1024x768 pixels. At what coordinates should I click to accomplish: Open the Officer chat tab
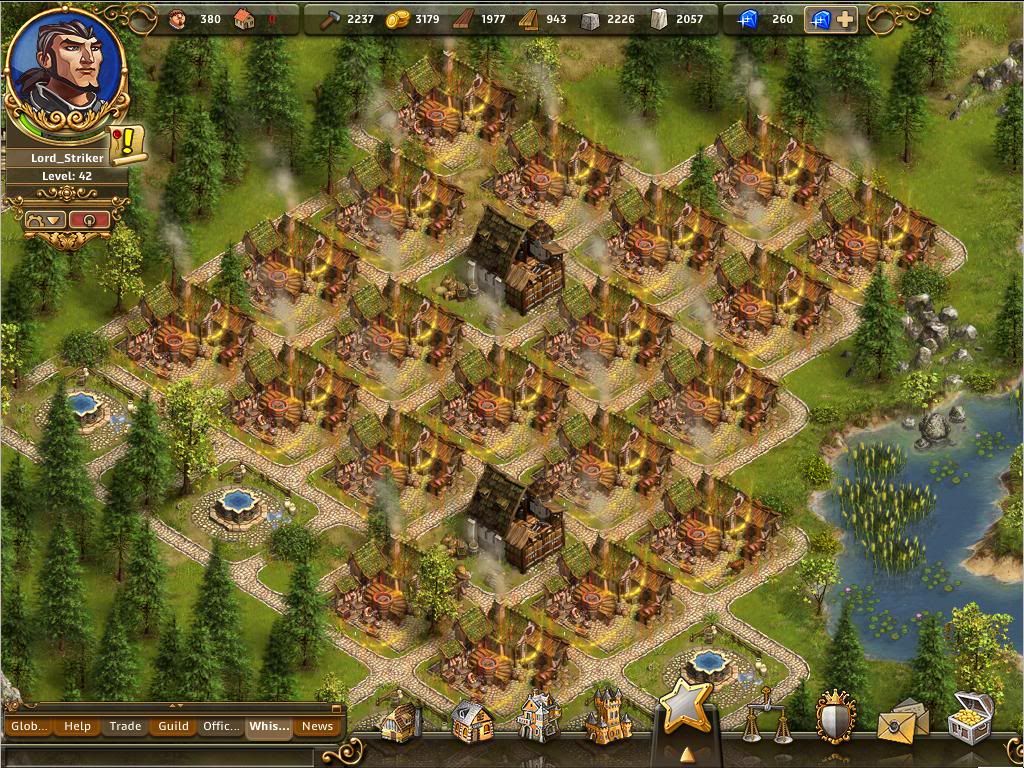(x=221, y=726)
